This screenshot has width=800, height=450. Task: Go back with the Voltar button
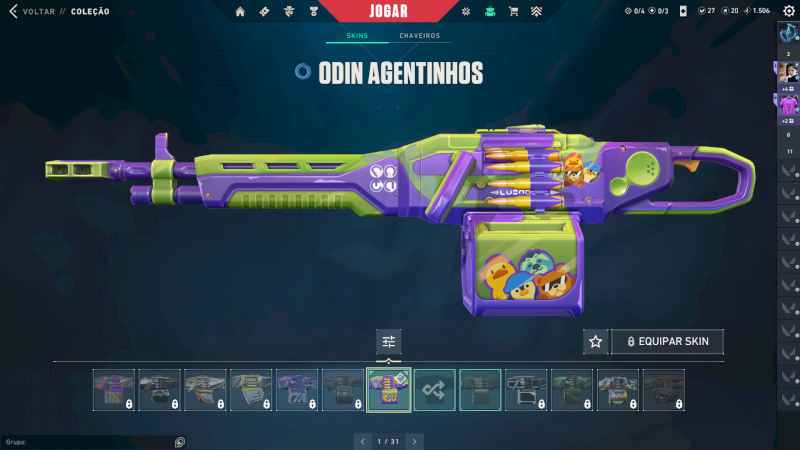pos(30,11)
